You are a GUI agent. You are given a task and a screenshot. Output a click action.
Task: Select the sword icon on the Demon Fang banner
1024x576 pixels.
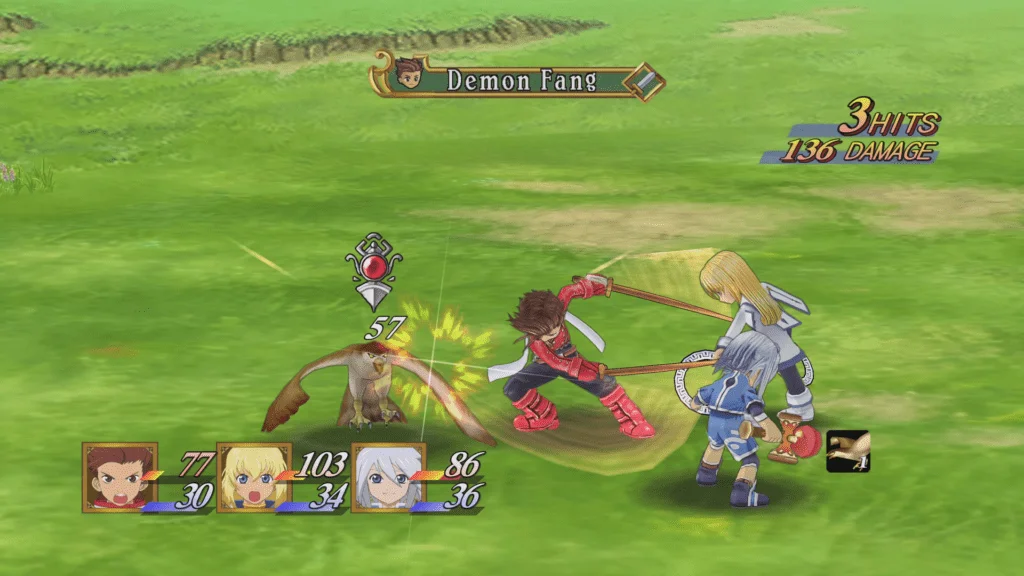pyautogui.click(x=646, y=82)
